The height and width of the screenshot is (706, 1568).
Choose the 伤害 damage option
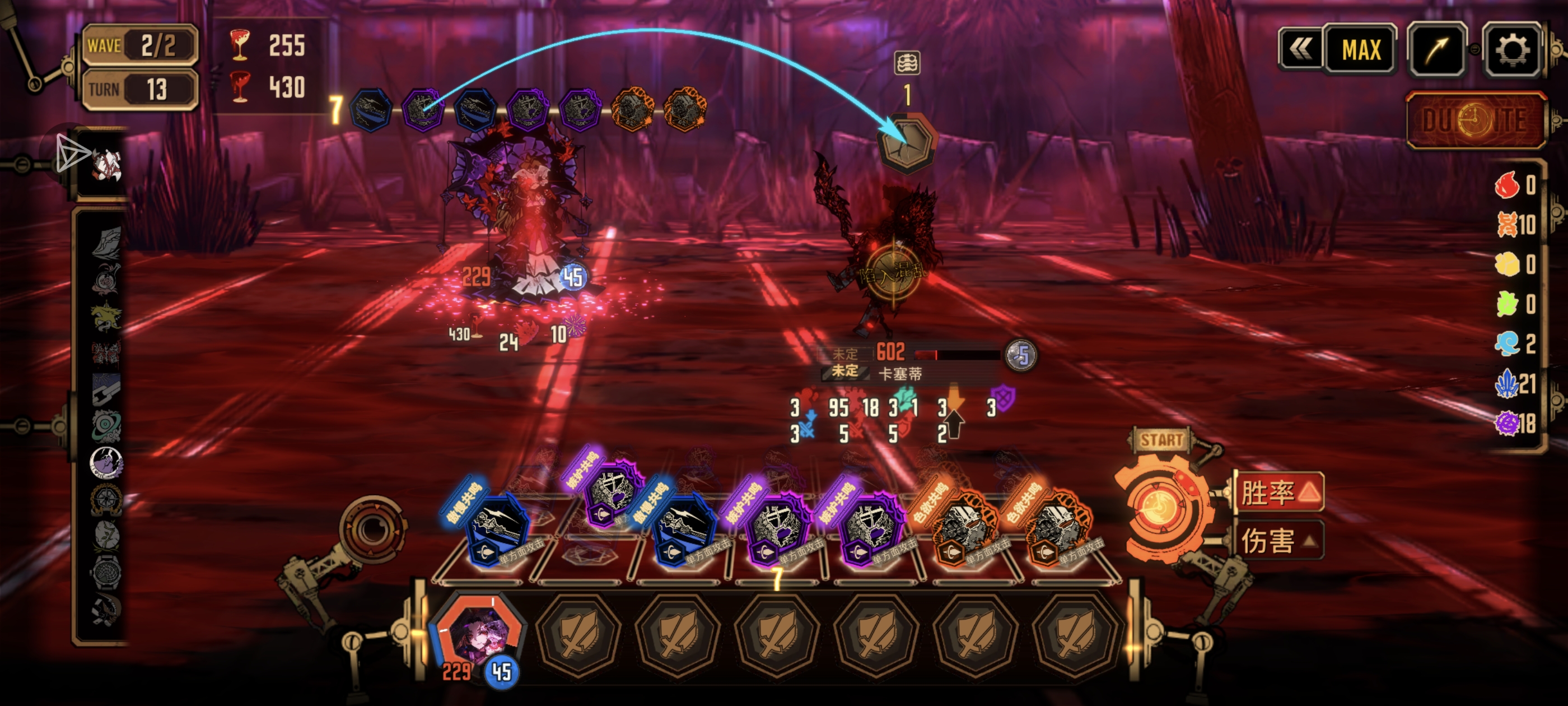click(1279, 540)
